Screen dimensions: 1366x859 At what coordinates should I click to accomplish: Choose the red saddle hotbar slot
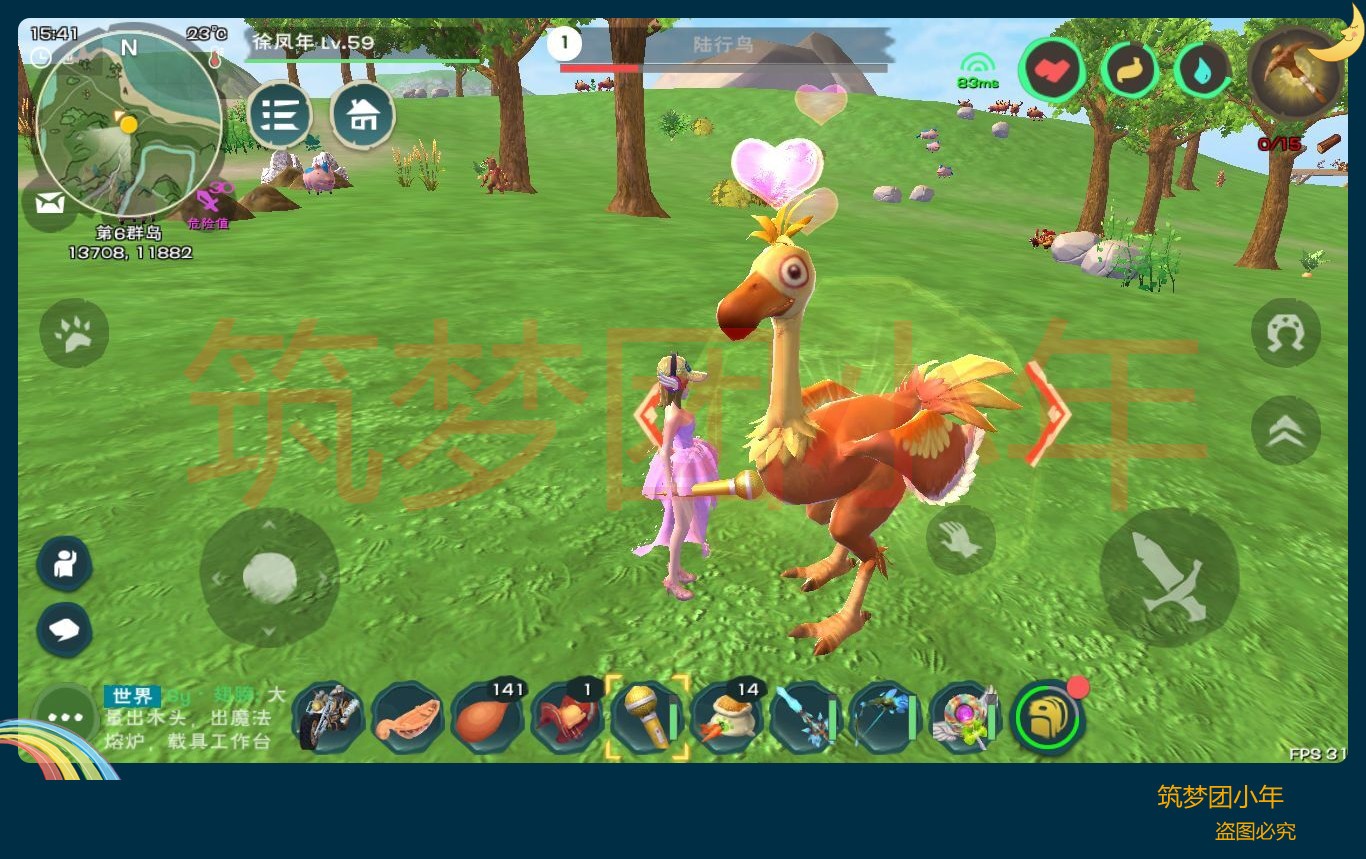point(566,717)
